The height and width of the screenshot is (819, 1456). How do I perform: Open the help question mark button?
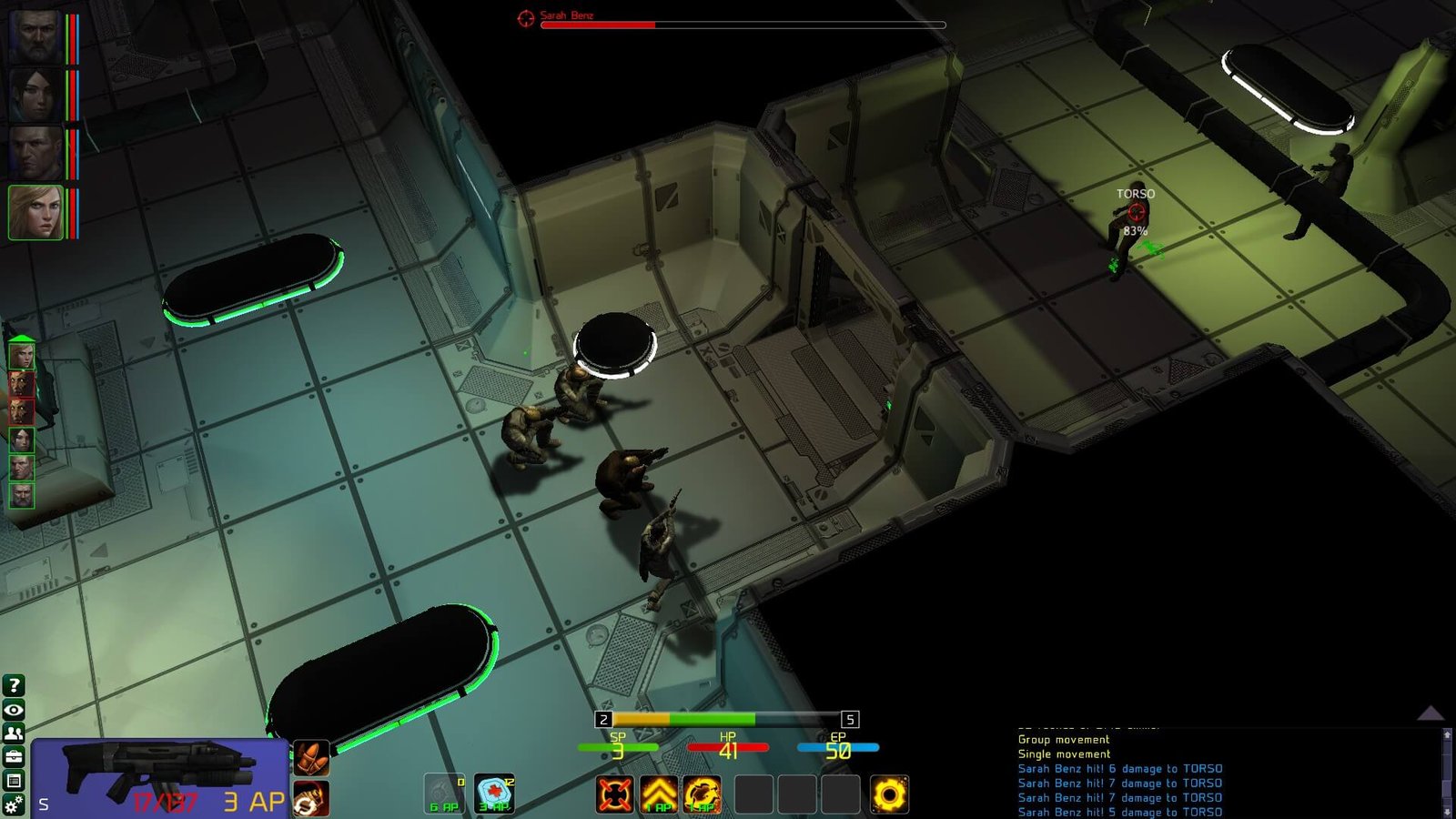click(14, 686)
